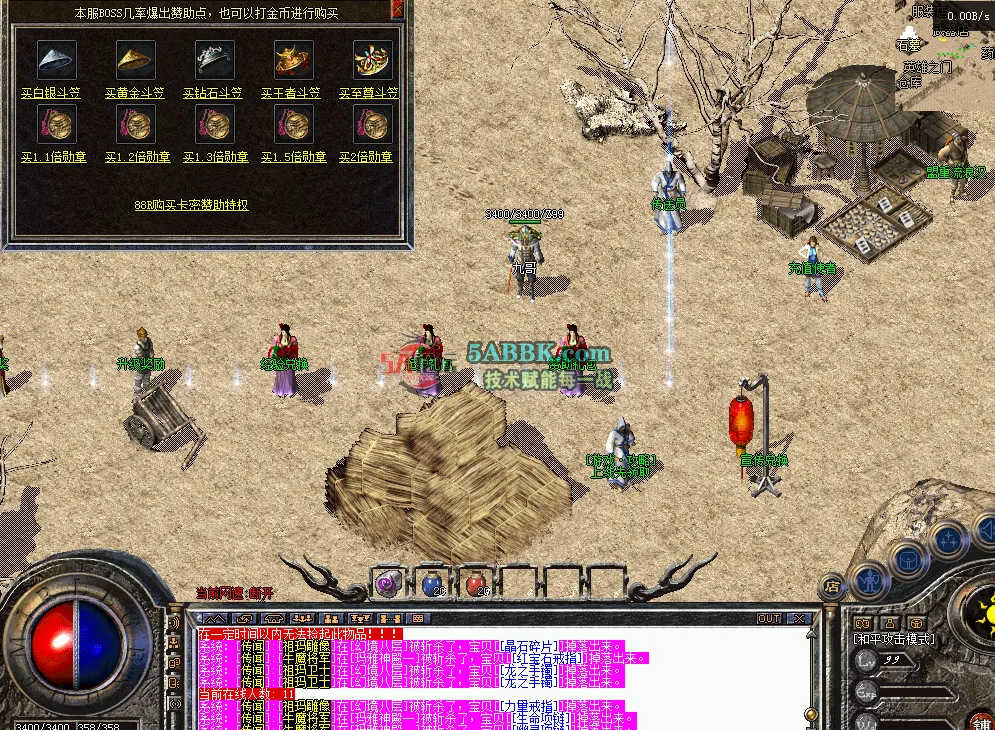This screenshot has height=730, width=995.
Task: Click the OUT button on chat bar
Action: pyautogui.click(x=768, y=619)
